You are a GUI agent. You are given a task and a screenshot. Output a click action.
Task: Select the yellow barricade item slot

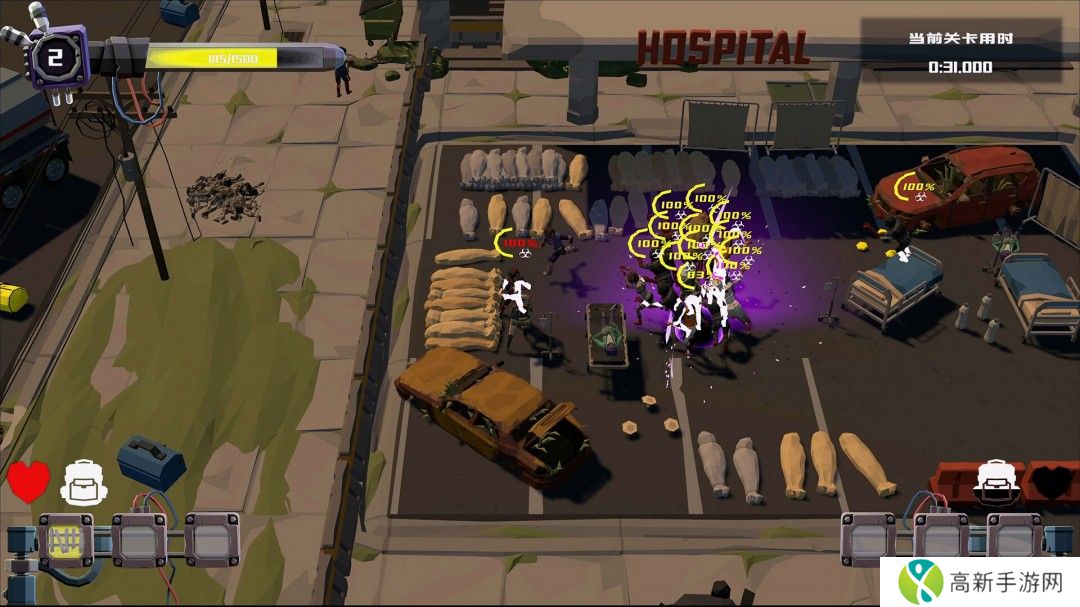coord(66,541)
